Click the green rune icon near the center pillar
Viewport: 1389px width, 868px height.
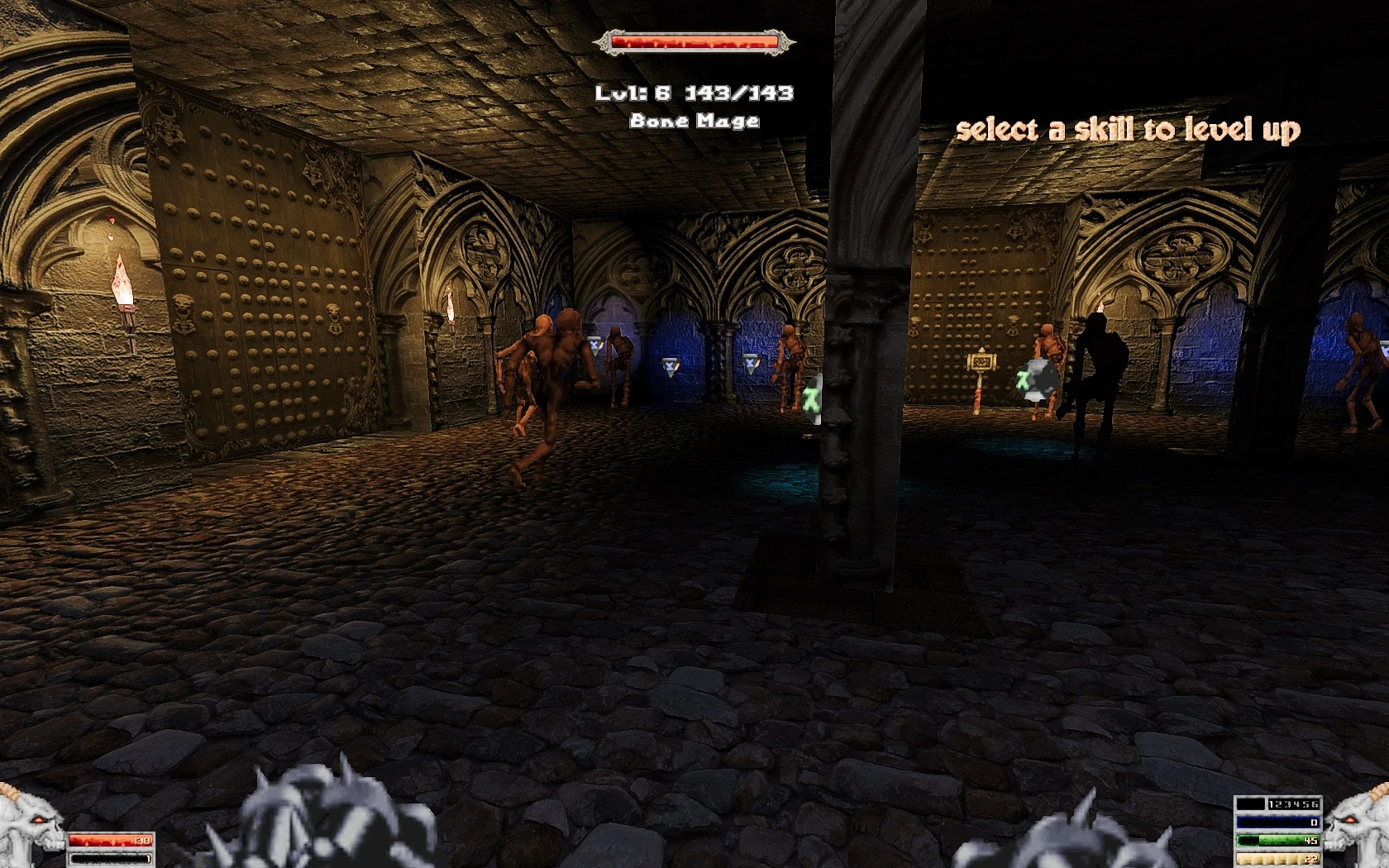811,397
